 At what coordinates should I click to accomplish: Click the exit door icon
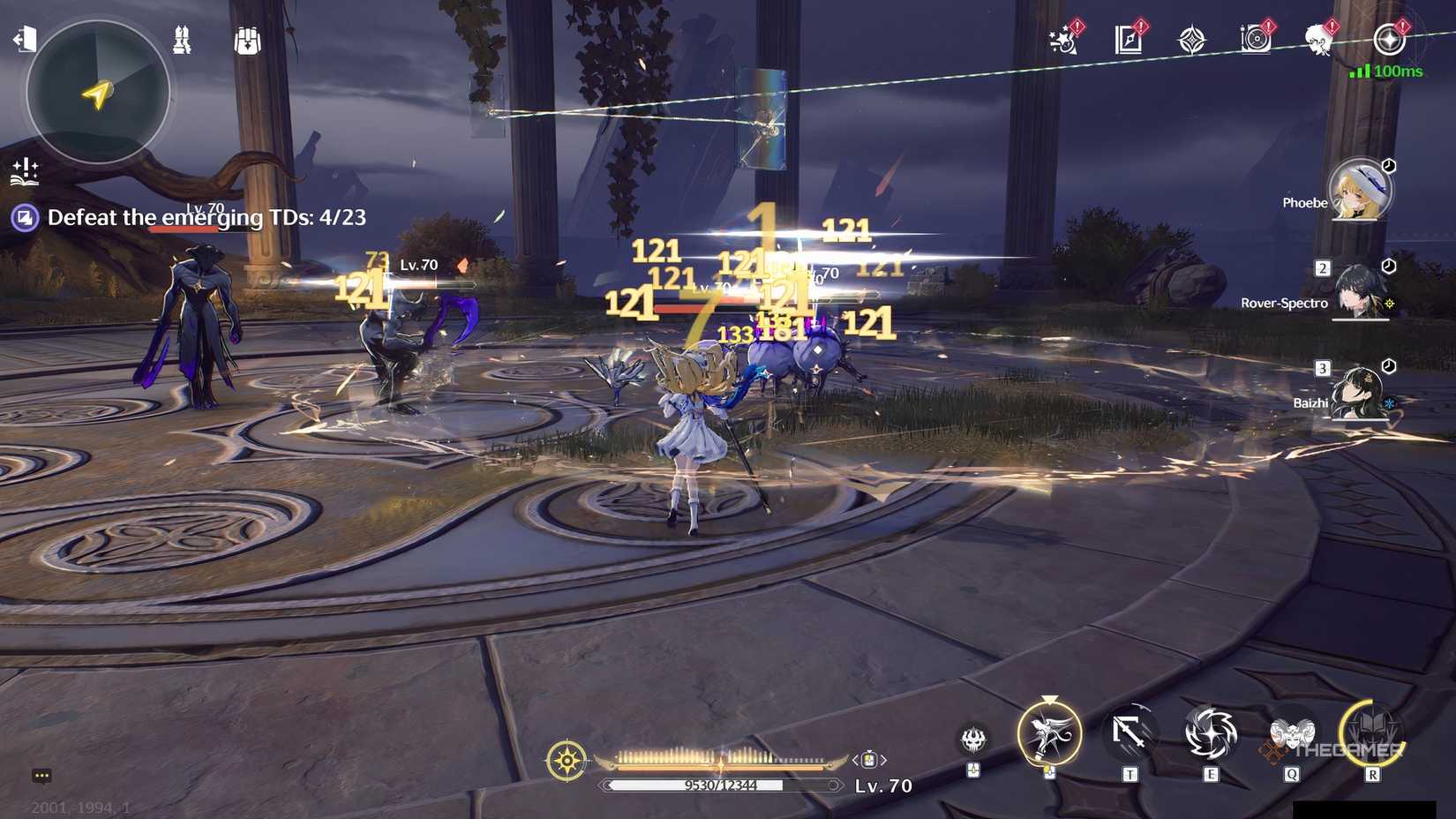[x=25, y=39]
